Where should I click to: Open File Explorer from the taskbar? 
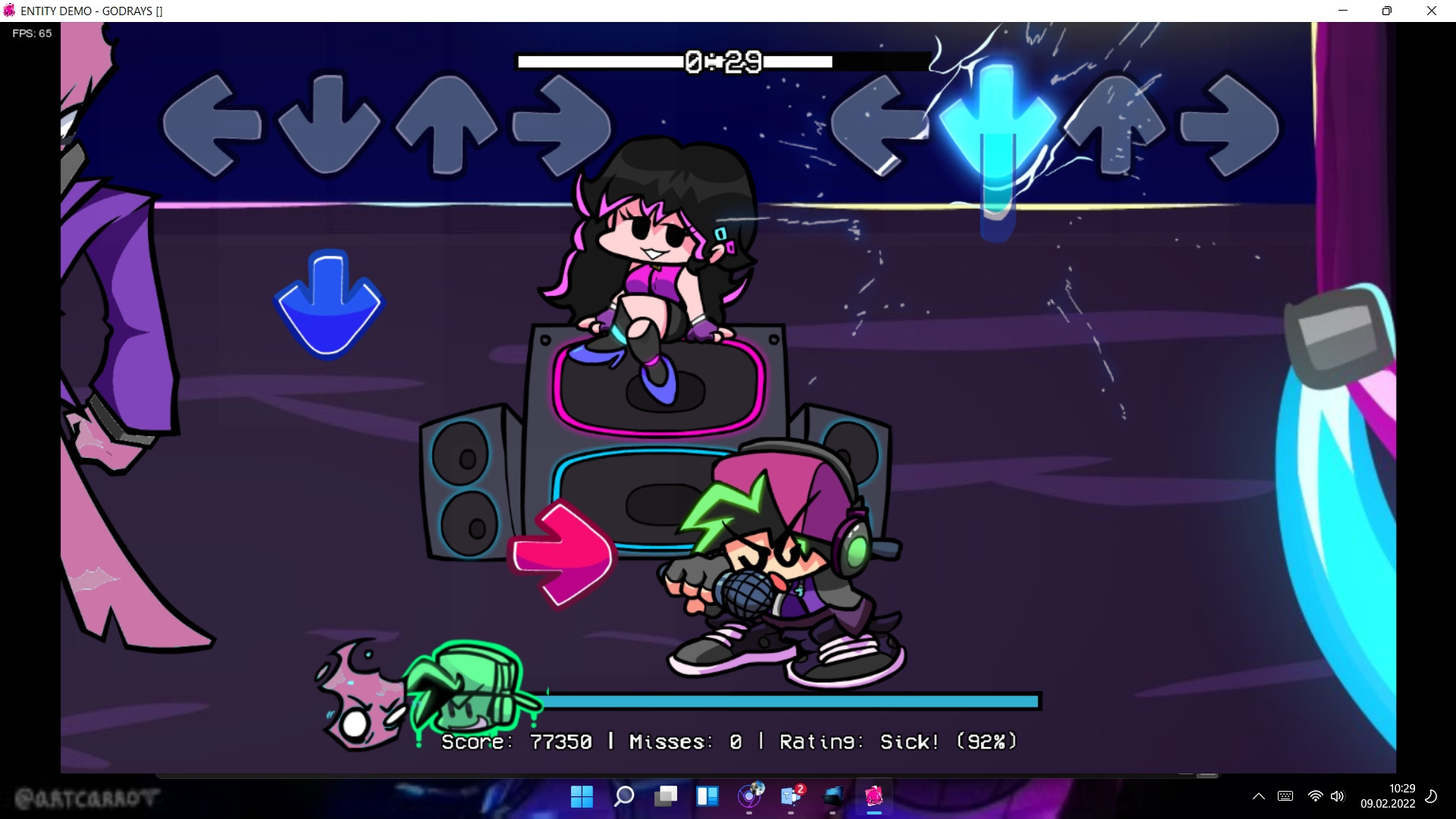833,798
